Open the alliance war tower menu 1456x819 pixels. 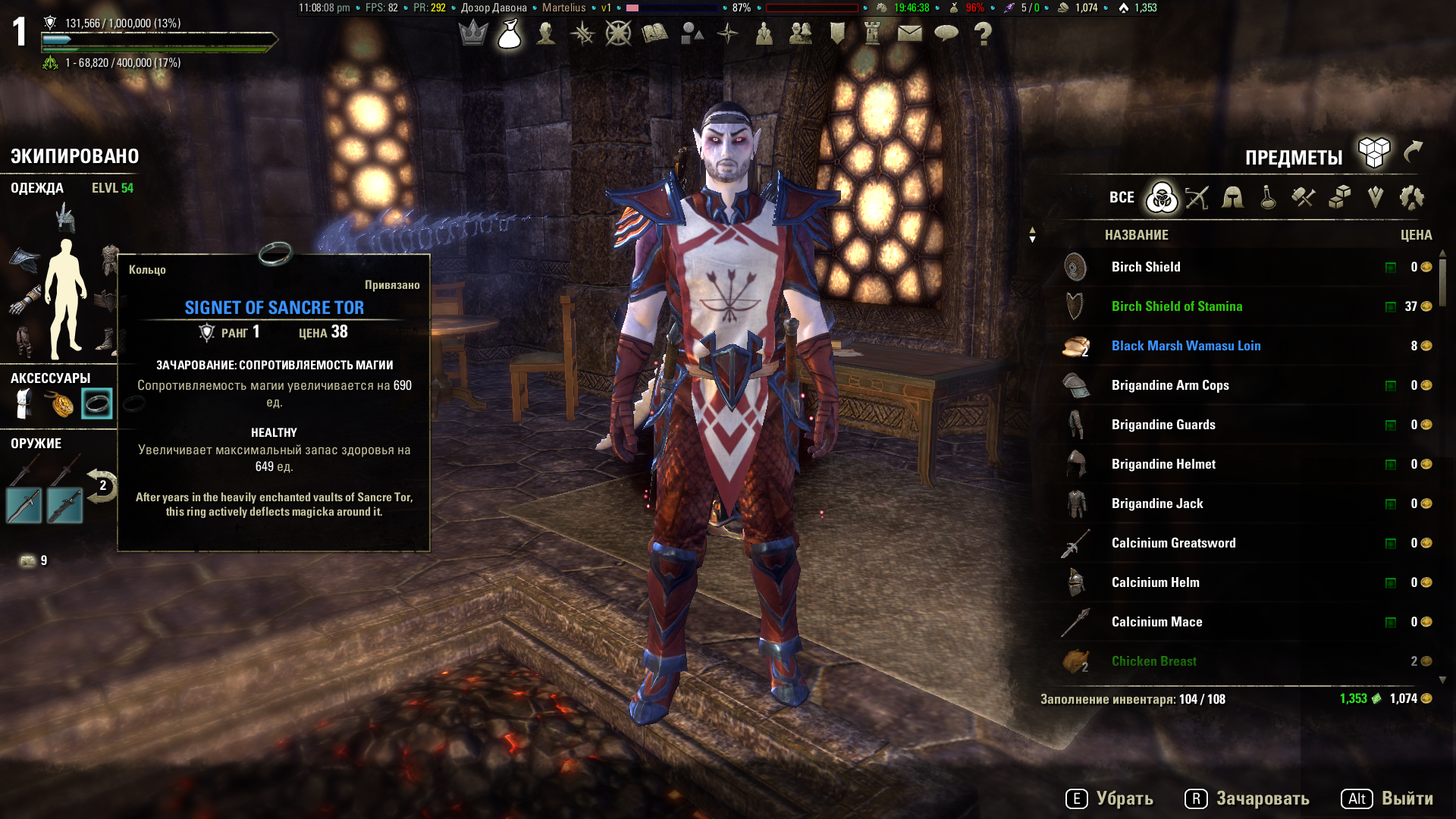873,33
